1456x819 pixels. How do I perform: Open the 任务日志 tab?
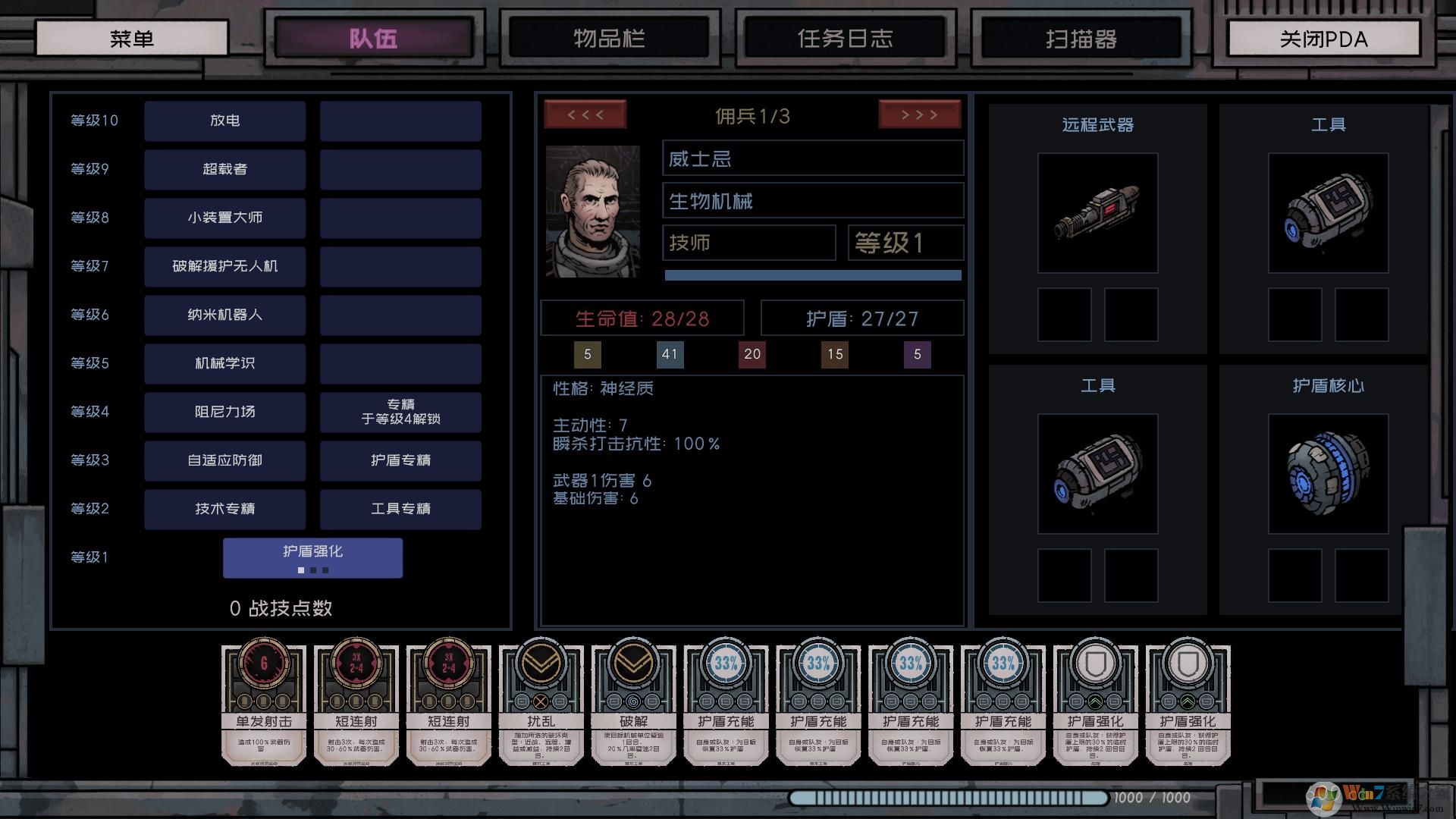(845, 38)
